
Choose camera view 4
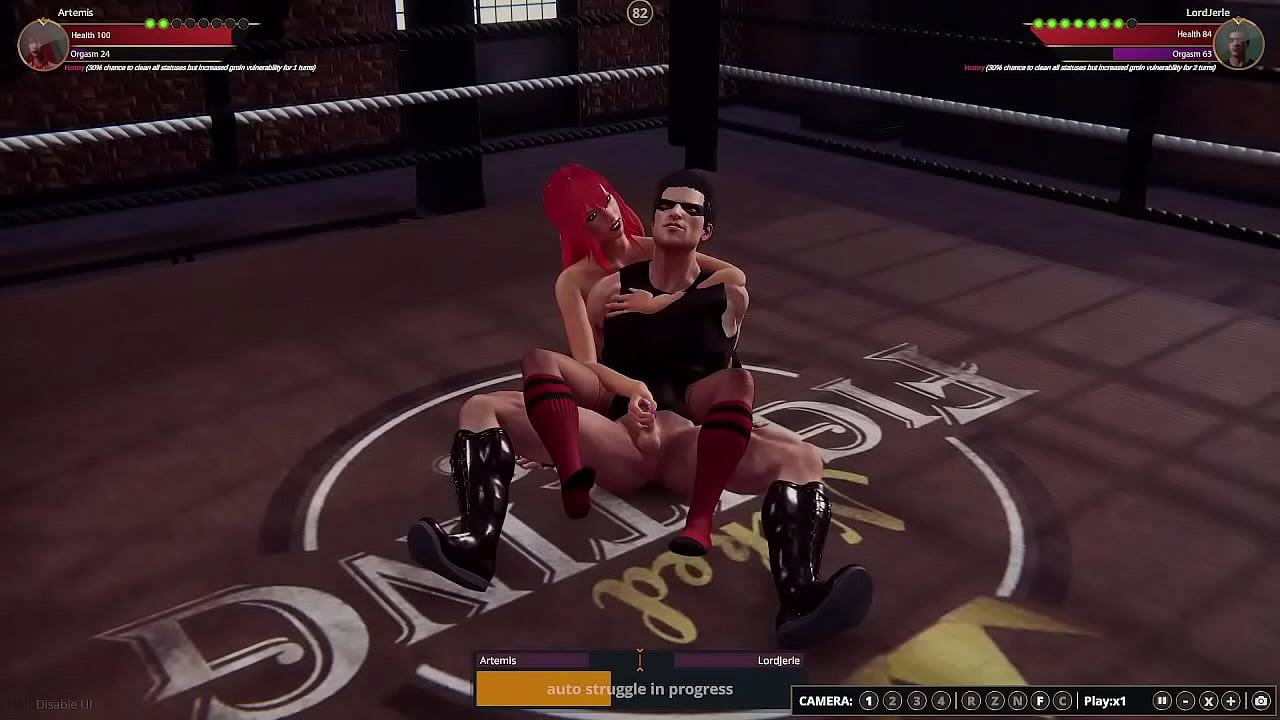click(x=940, y=701)
